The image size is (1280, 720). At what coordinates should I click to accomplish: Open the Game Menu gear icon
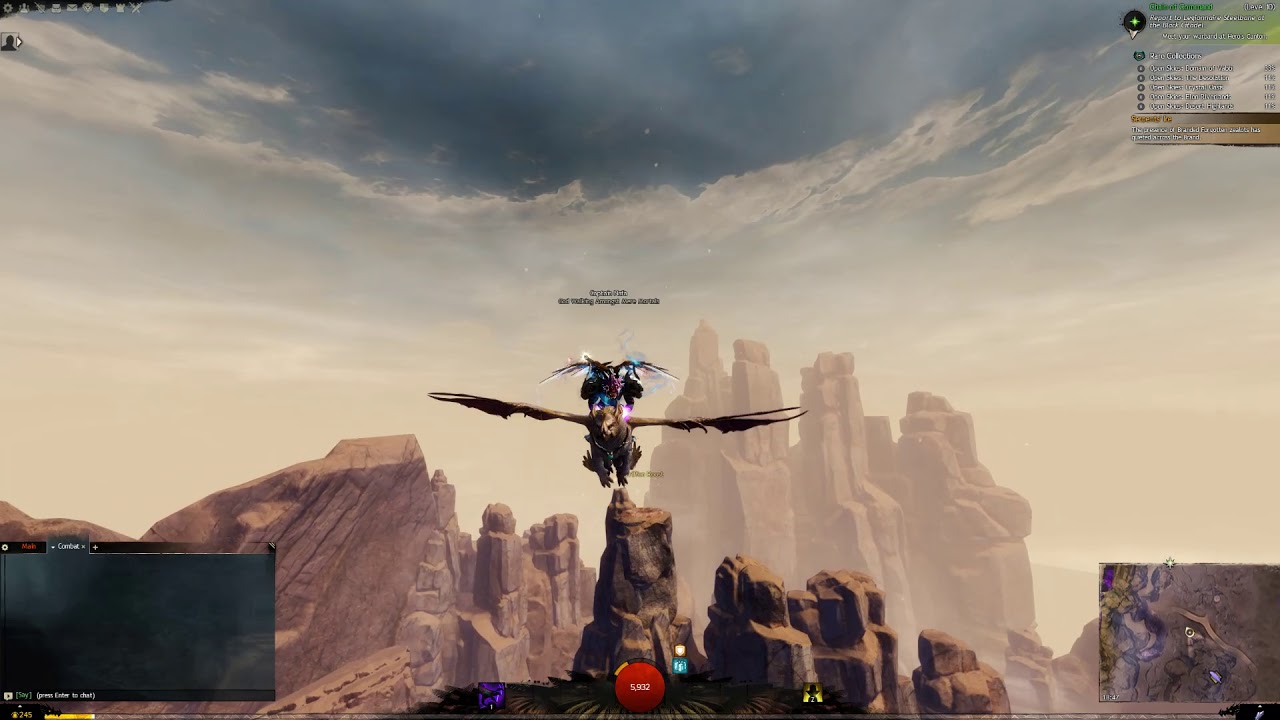(9, 7)
